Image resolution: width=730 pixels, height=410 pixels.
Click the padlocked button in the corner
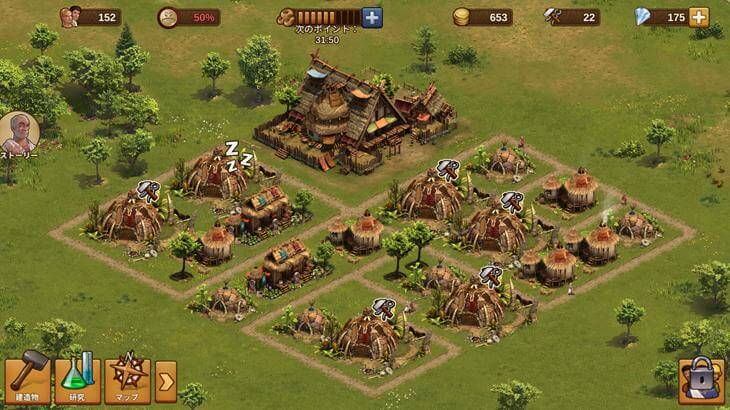click(x=700, y=381)
